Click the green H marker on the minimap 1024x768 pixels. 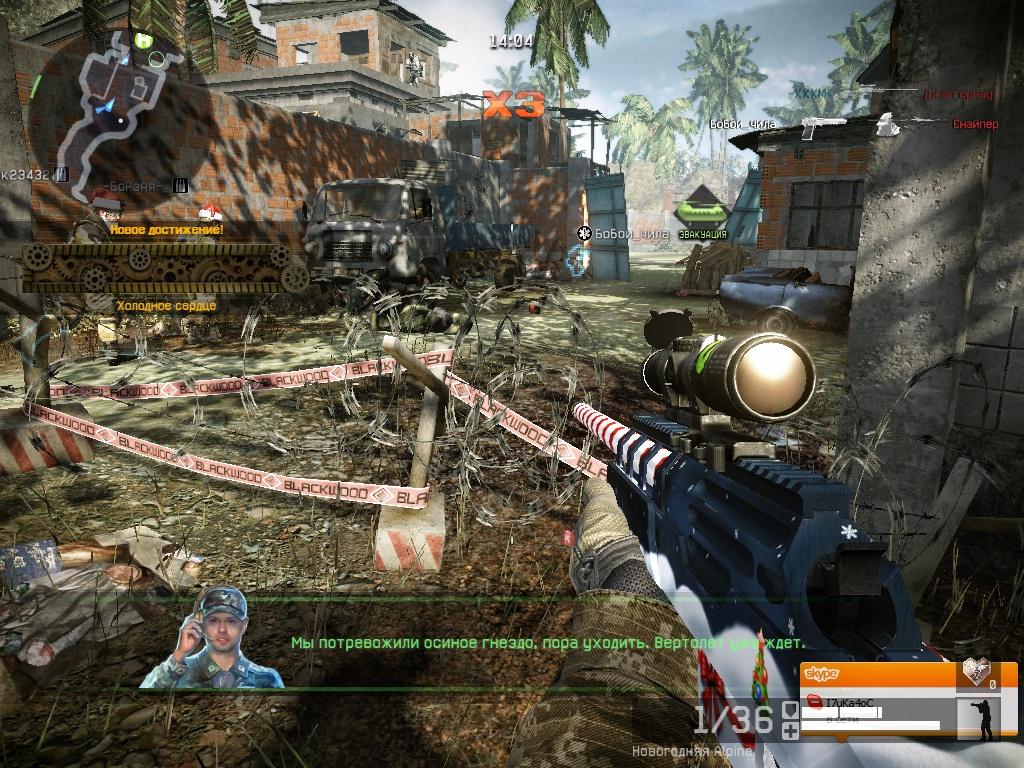point(144,40)
